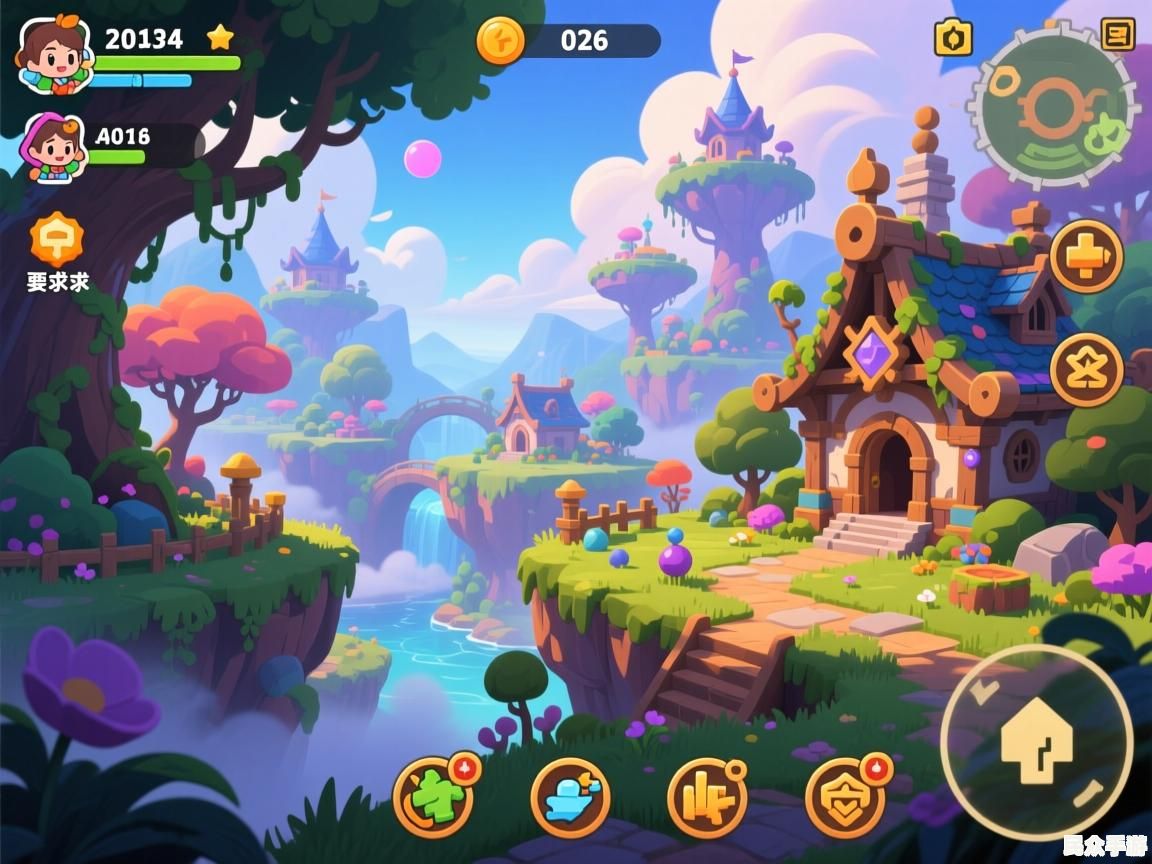Expand the circular gear-framed minimap

coord(1052,110)
